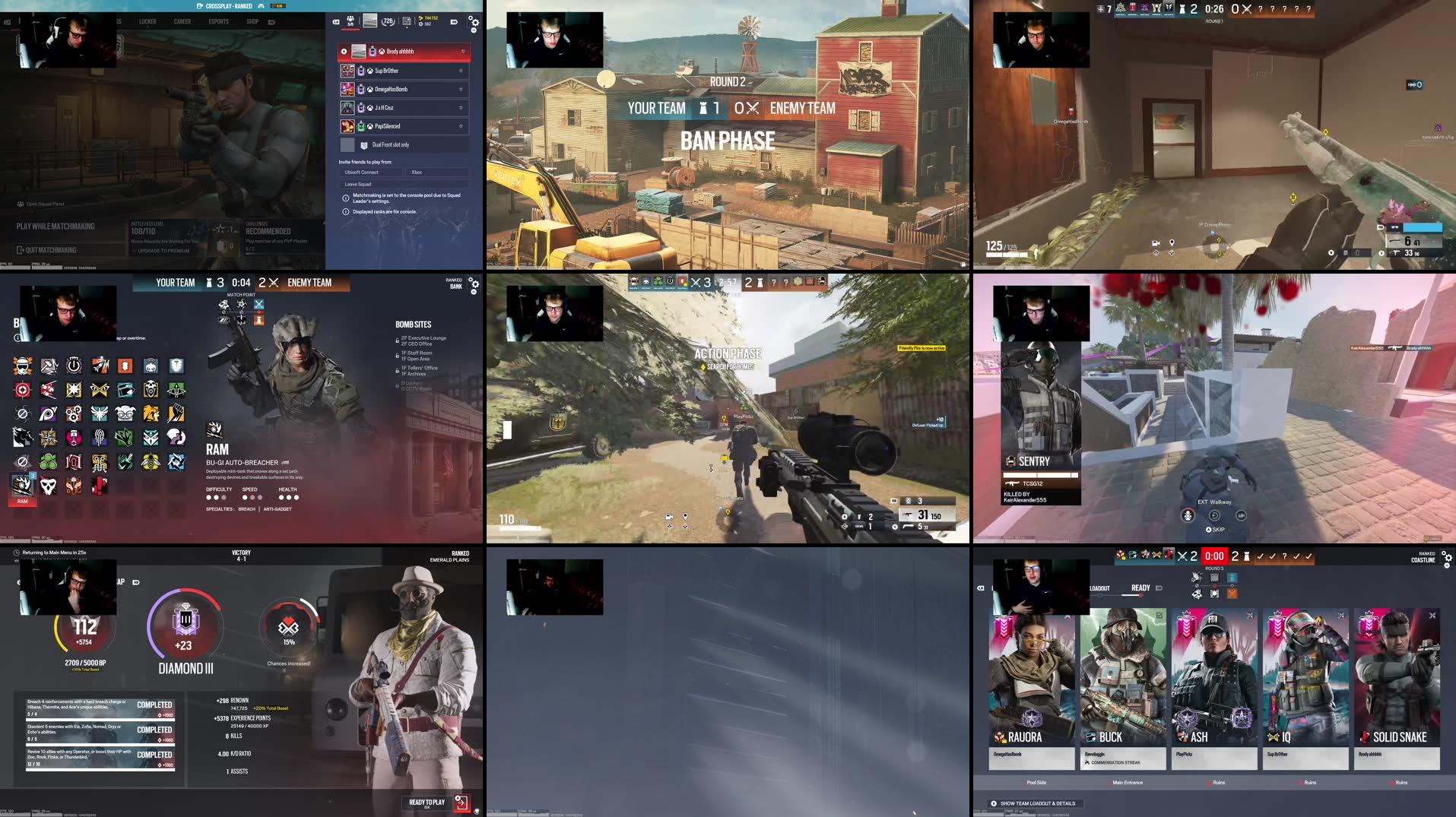Toggle ready status on the Coastline loadout screen
The width and height of the screenshot is (1456, 817).
point(1140,587)
